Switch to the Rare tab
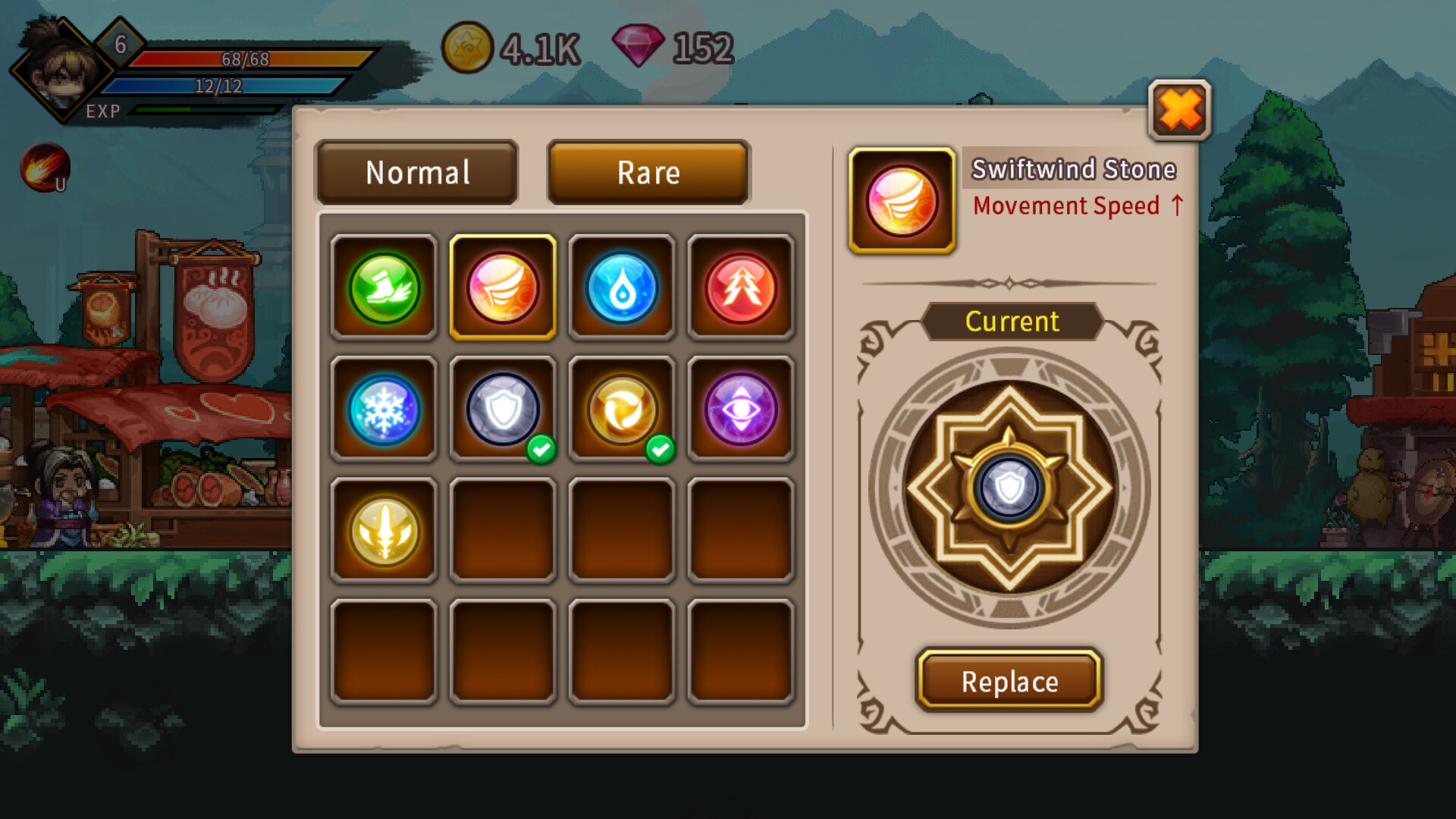The height and width of the screenshot is (819, 1456). 648,173
